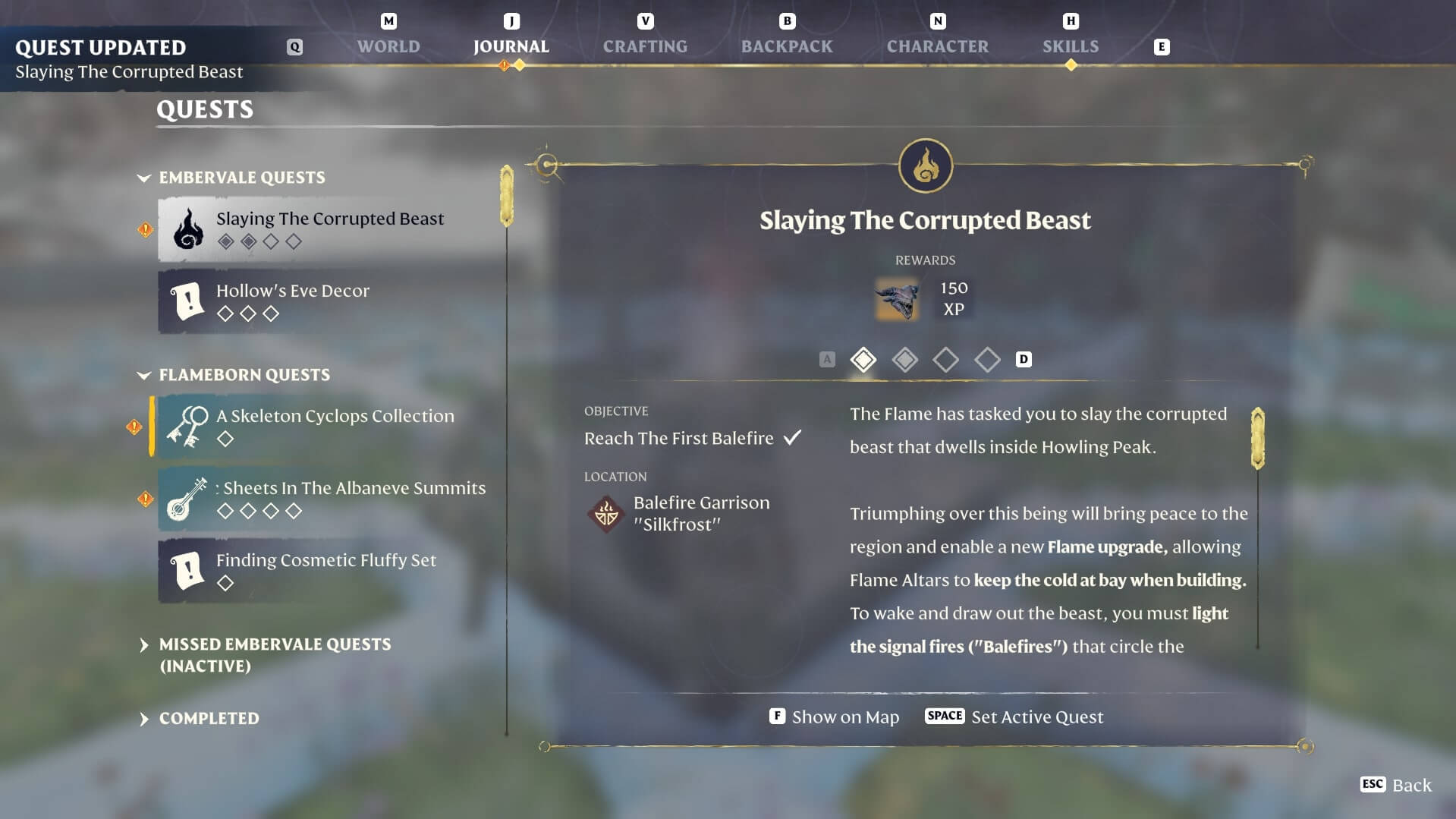Select the Journal tab
The width and height of the screenshot is (1456, 819).
511,46
